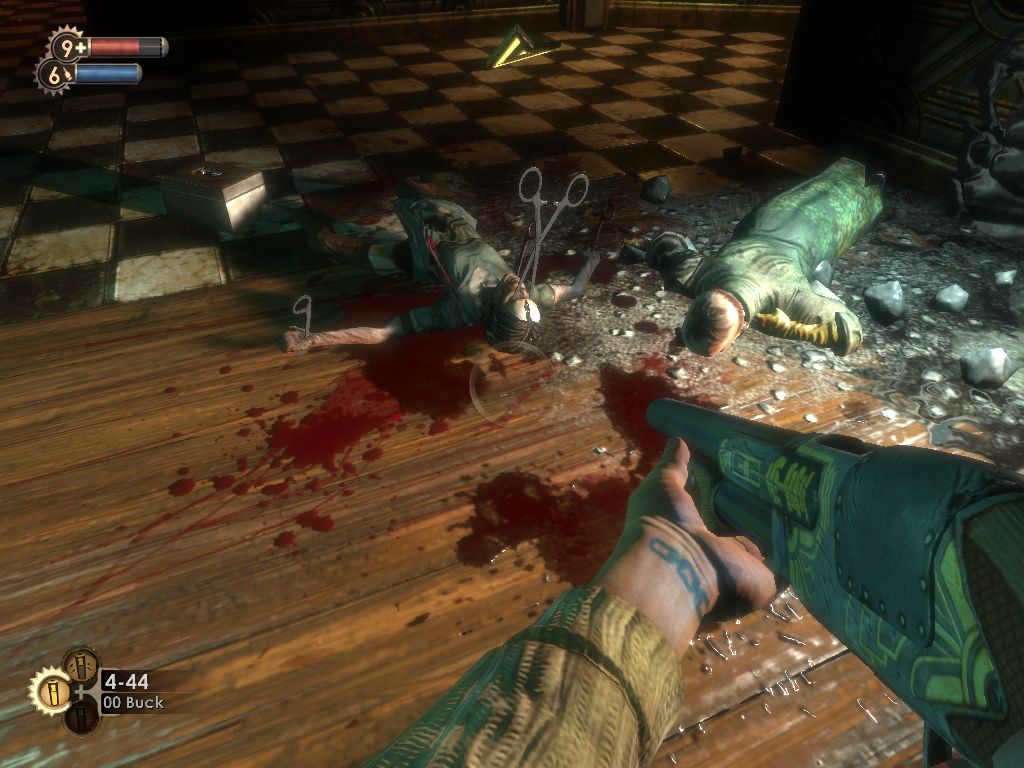Choose the dimmed lower shotgun shell icon
The width and height of the screenshot is (1024, 768).
coord(81,717)
